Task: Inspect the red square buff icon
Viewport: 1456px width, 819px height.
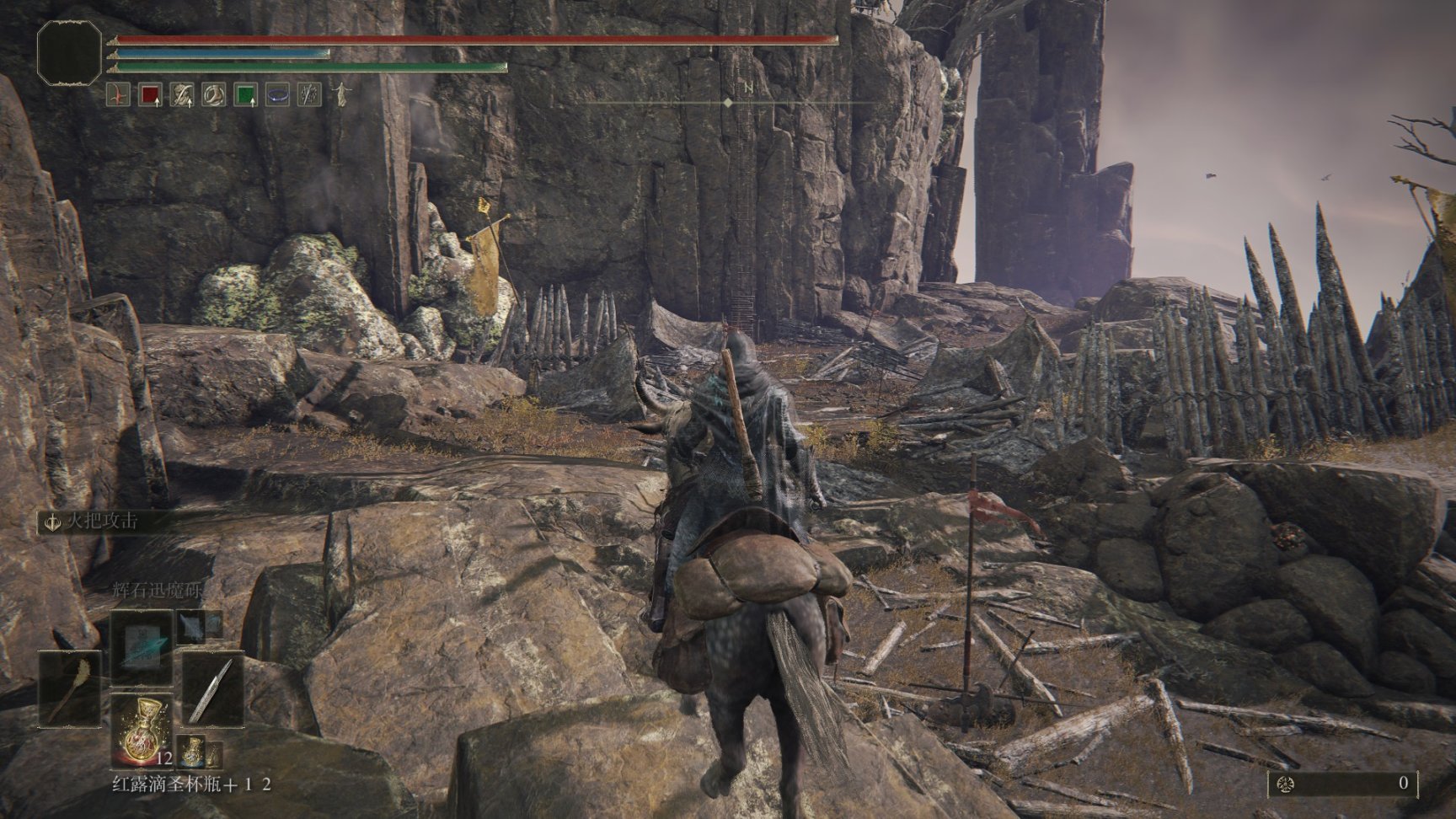Action: point(150,95)
